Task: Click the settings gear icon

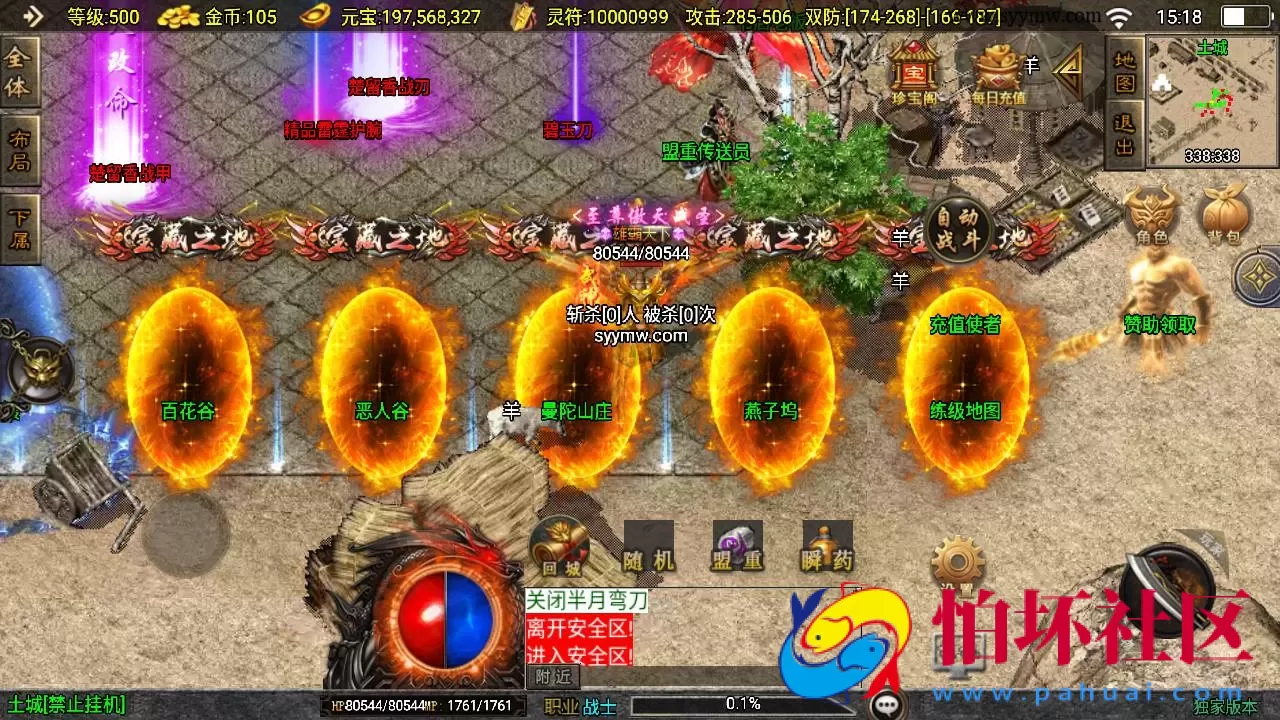Action: click(x=957, y=560)
